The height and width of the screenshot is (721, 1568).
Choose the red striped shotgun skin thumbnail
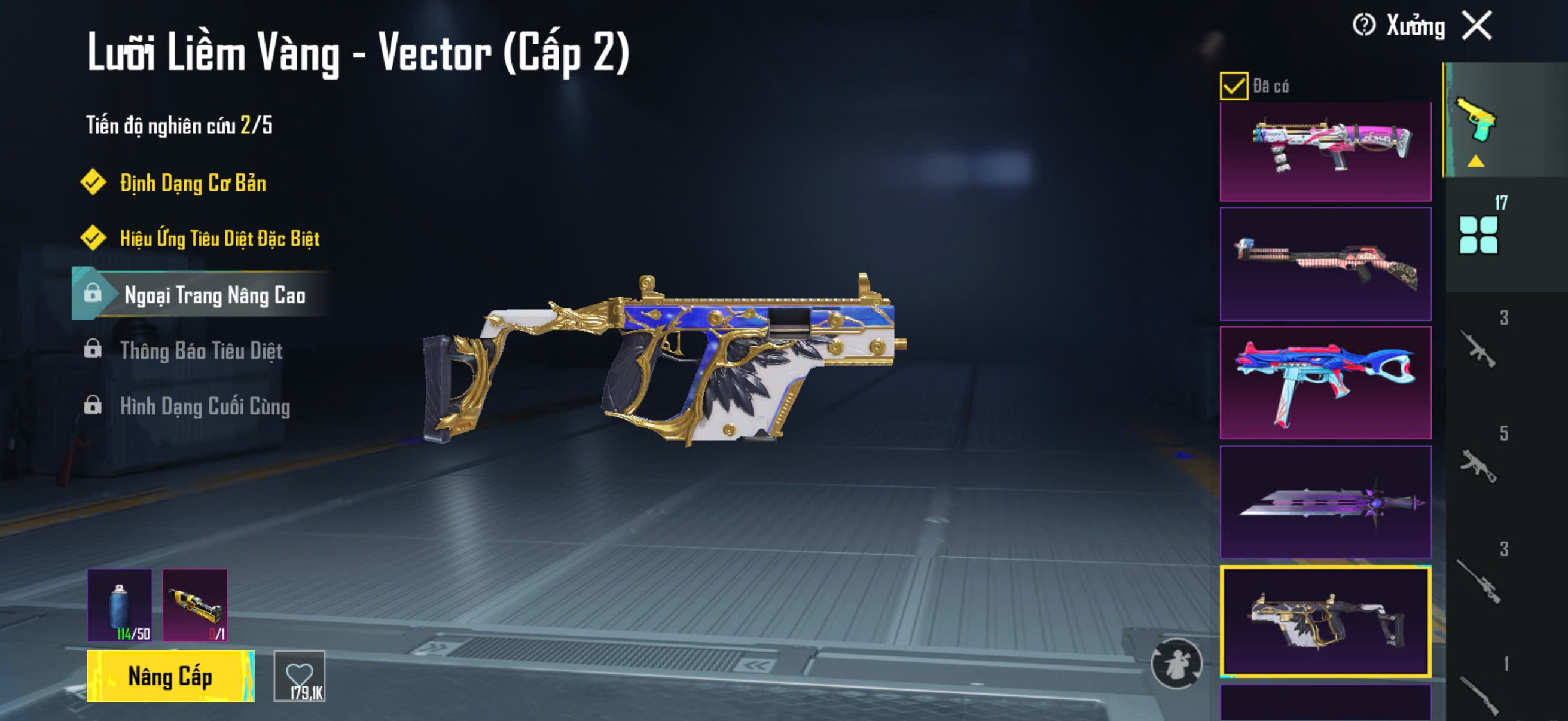(x=1325, y=264)
